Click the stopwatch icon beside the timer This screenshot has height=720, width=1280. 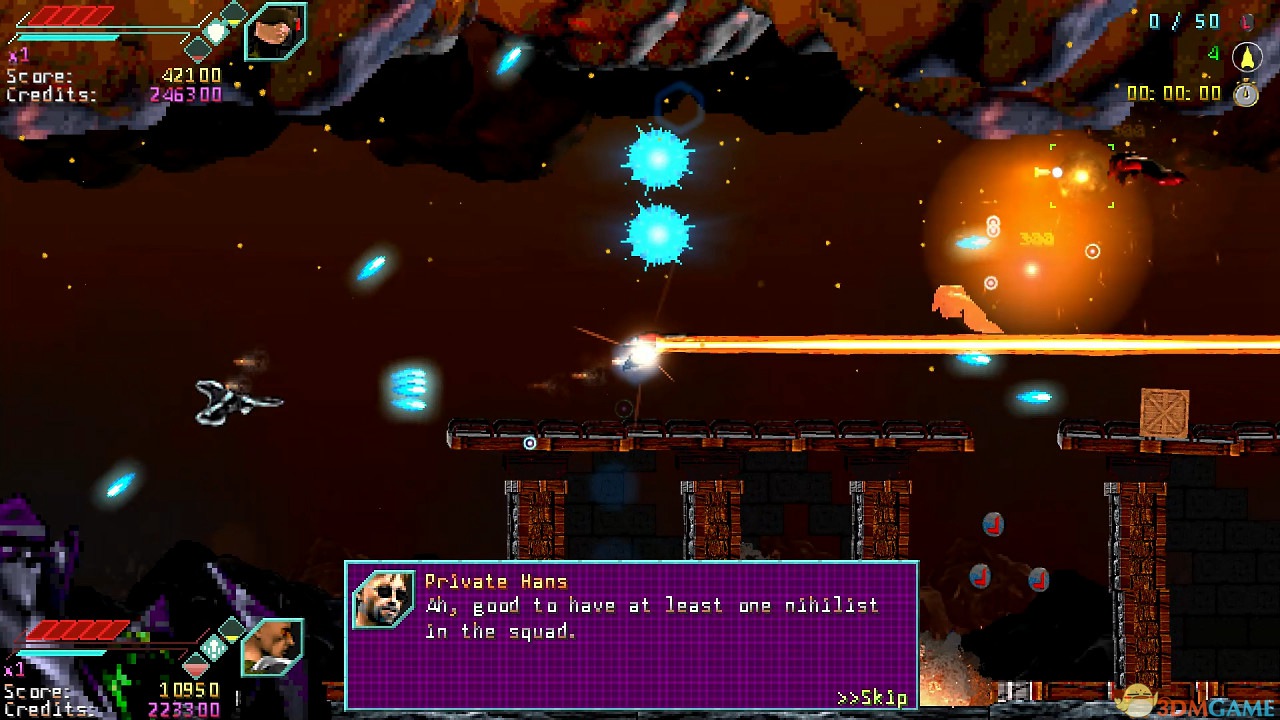click(x=1246, y=93)
